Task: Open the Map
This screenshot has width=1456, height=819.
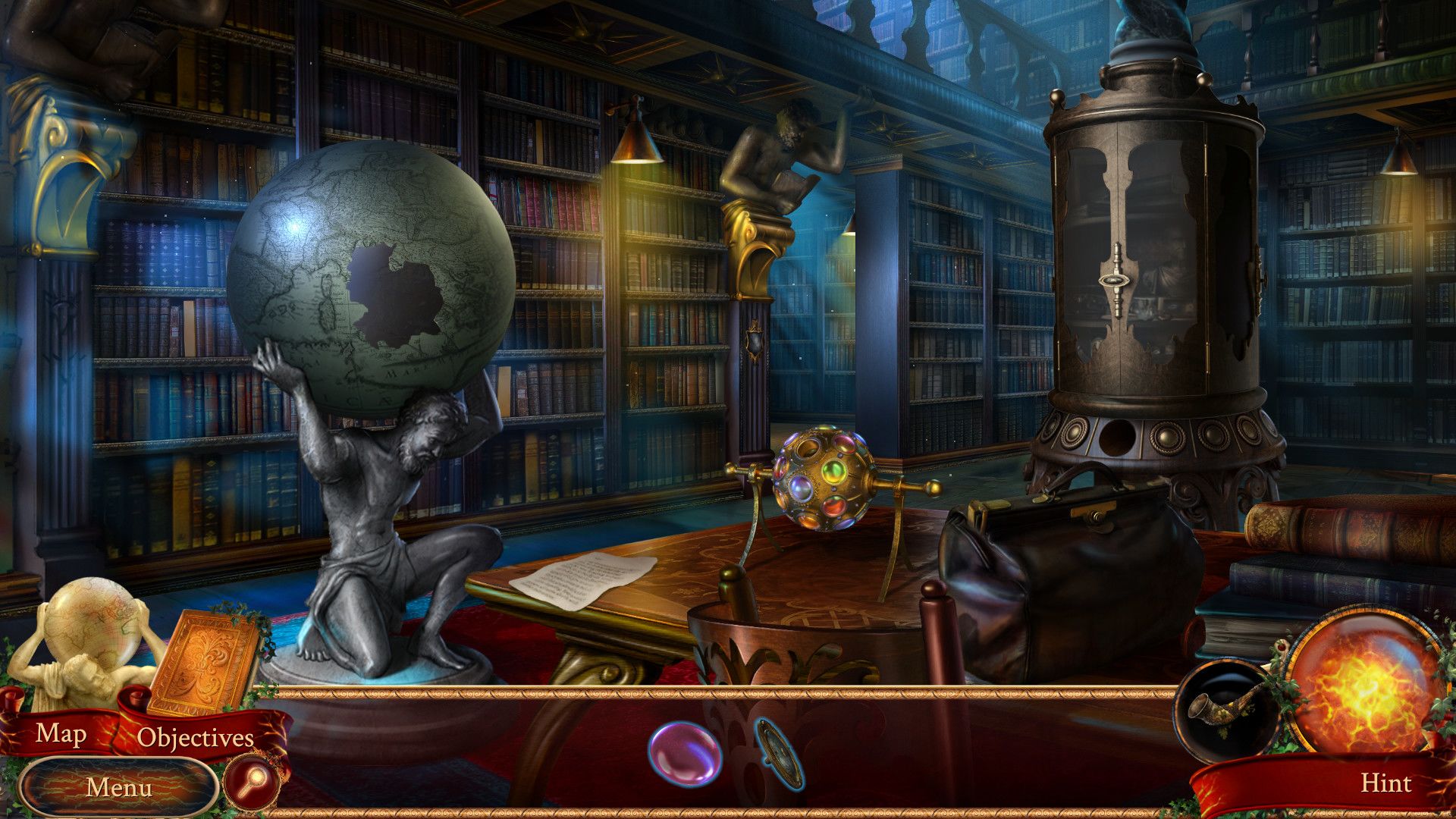Action: [61, 733]
